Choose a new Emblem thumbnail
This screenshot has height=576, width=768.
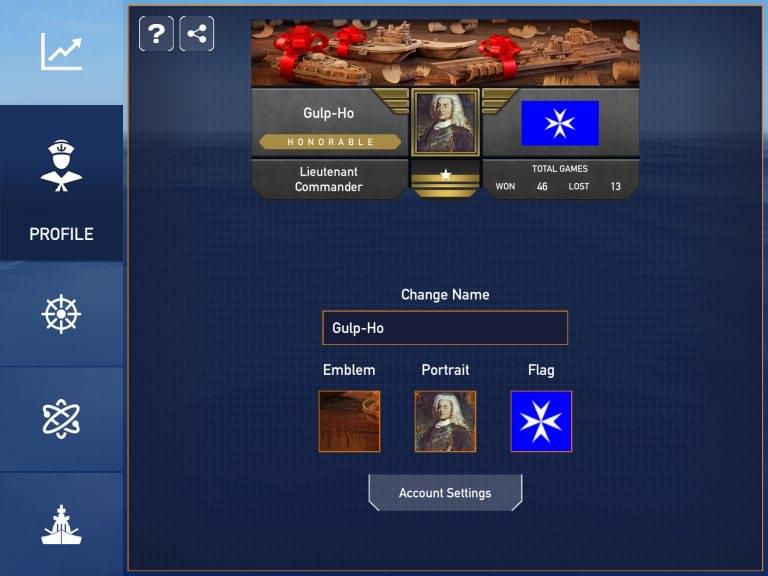tap(349, 421)
